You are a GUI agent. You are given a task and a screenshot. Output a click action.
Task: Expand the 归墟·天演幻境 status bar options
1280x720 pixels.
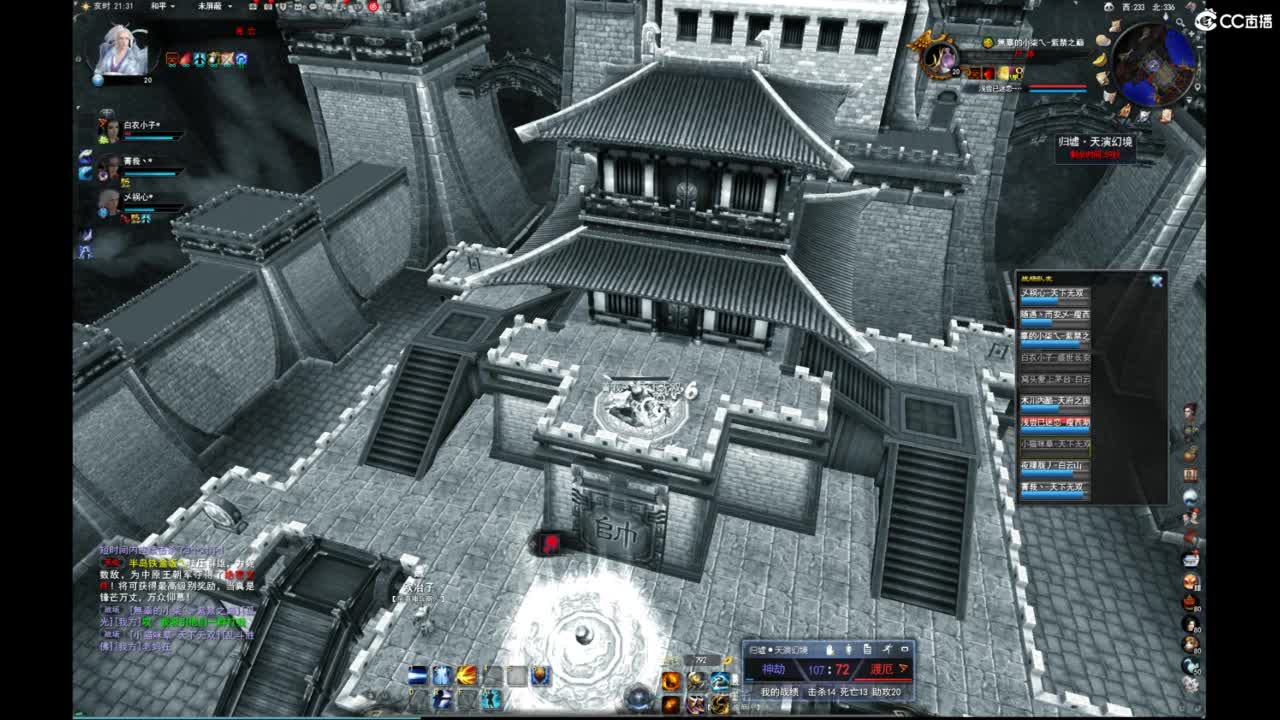pyautogui.click(x=905, y=650)
